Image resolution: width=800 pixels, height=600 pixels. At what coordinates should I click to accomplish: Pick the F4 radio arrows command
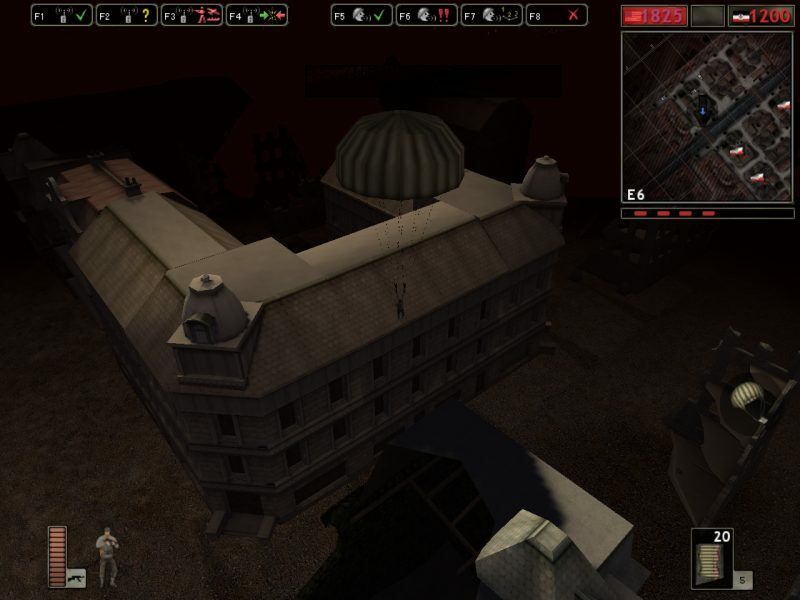(256, 15)
